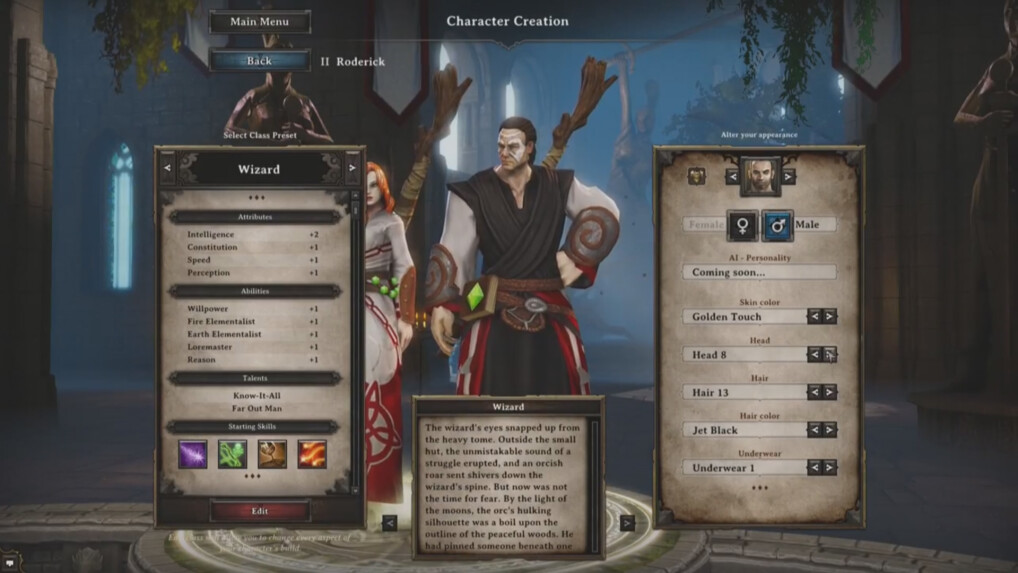Change to previous Underwear option
This screenshot has width=1018, height=573.
point(814,467)
